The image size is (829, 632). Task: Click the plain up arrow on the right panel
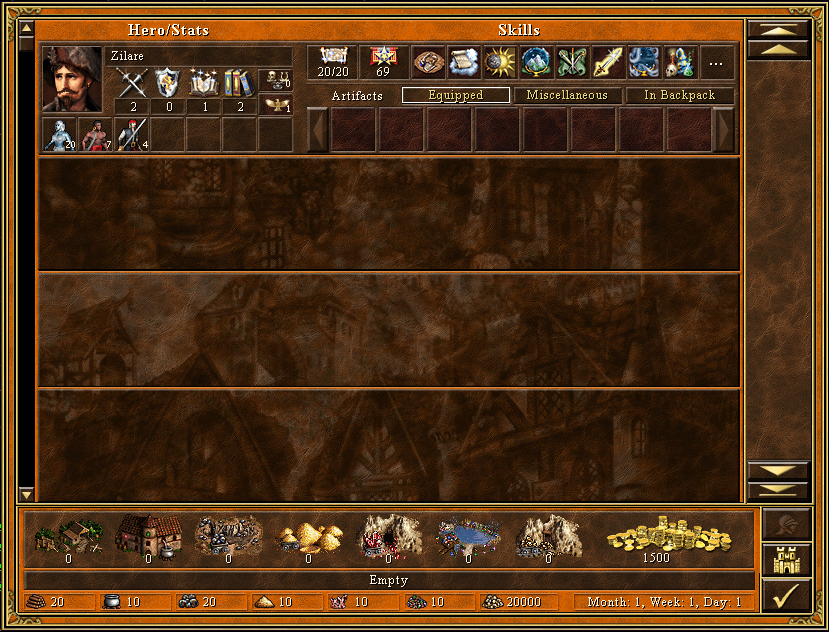(778, 49)
